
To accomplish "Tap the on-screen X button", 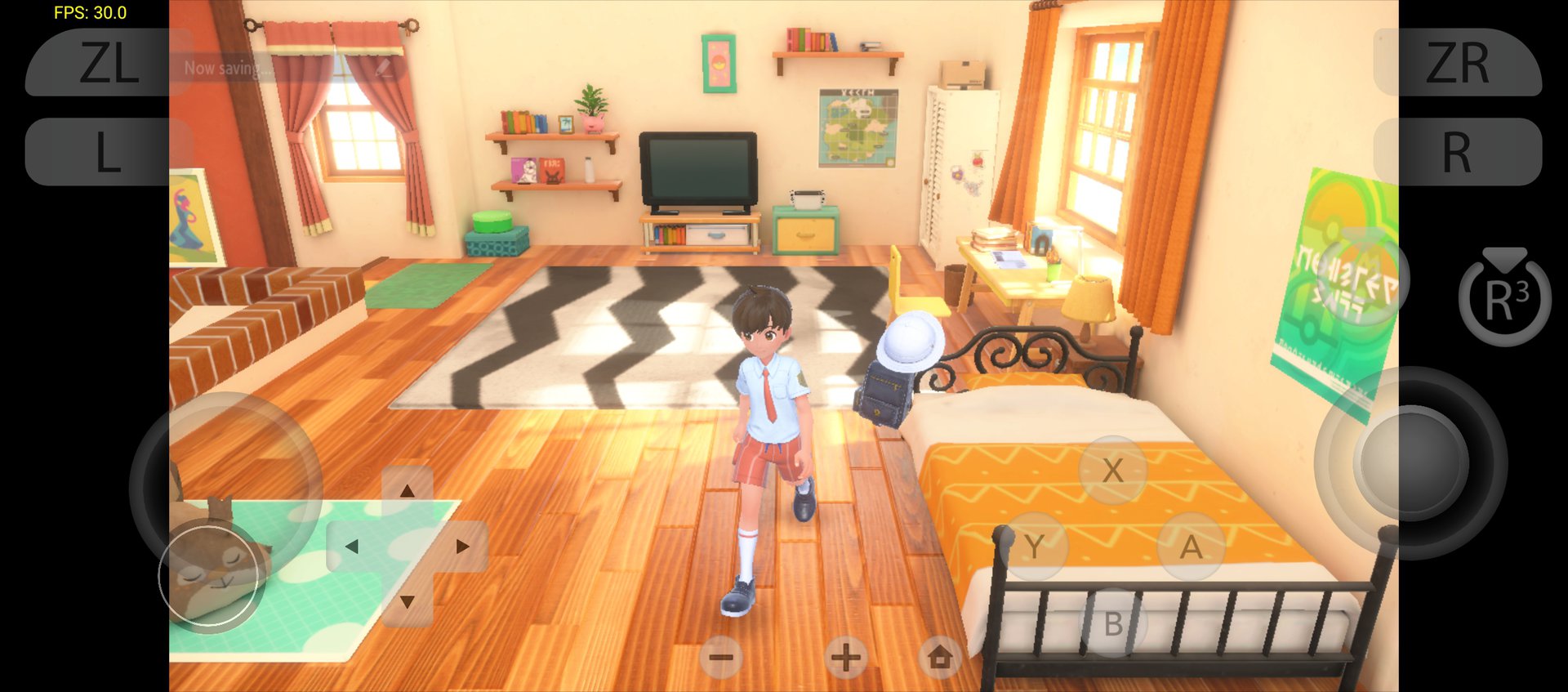I will tap(1112, 471).
